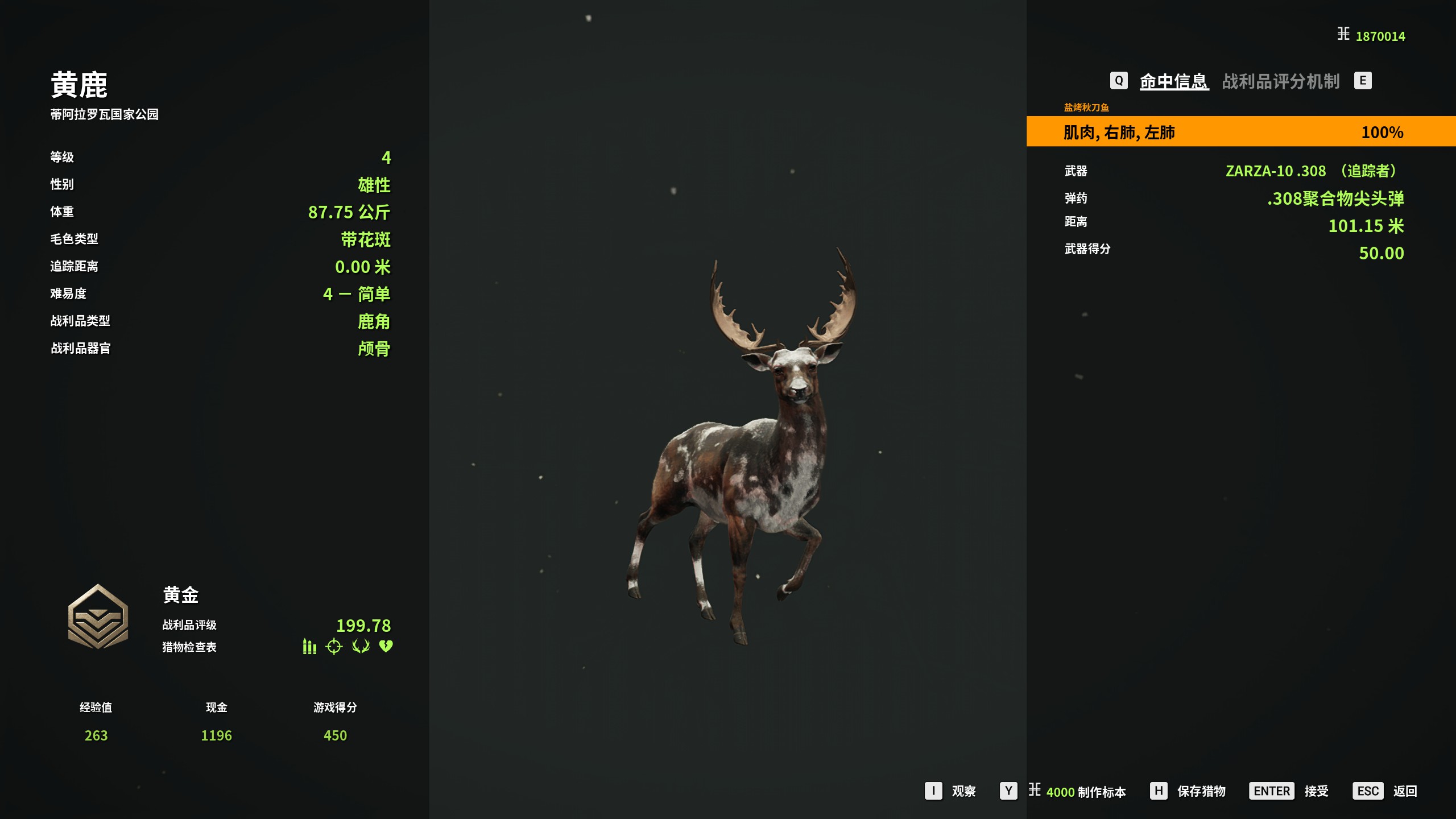Viewport: 1456px width, 819px height.
Task: Select the 肌肉, 右肺, 左肺 hit row
Action: click(x=1240, y=132)
